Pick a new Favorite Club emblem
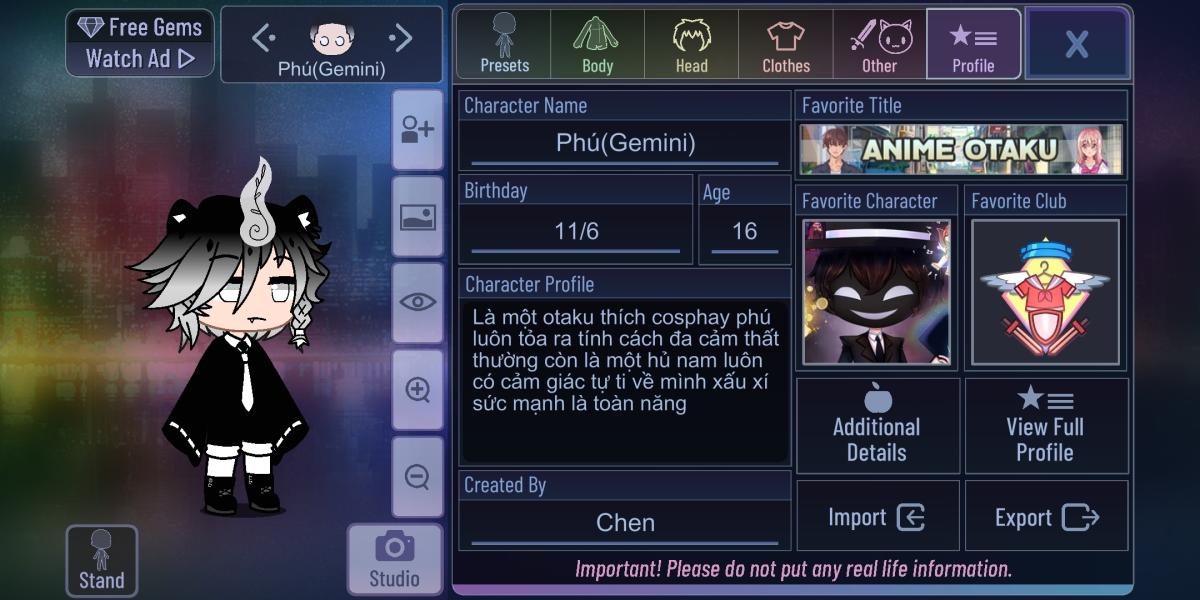 click(x=1045, y=292)
